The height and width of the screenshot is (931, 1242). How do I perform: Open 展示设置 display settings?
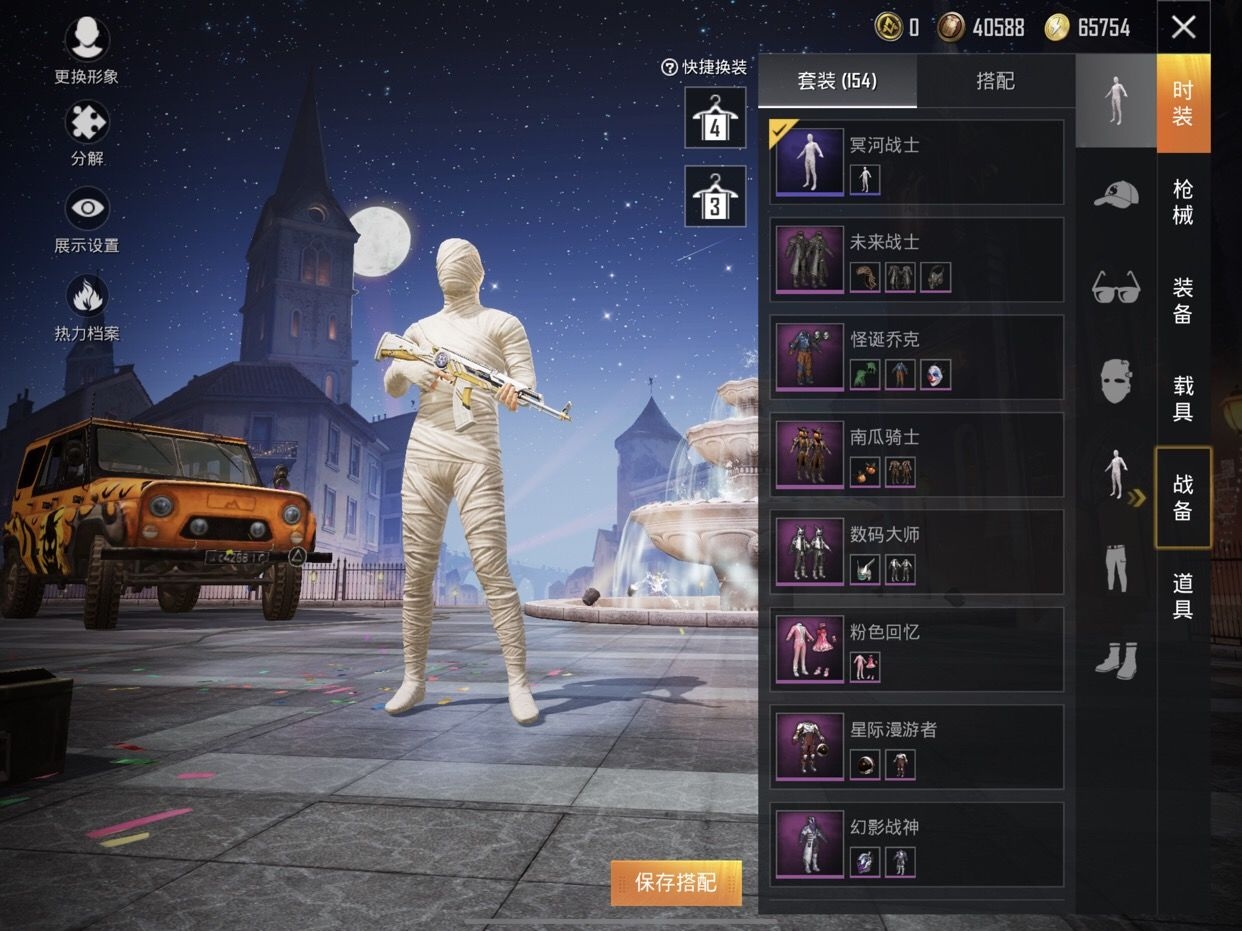(87, 218)
